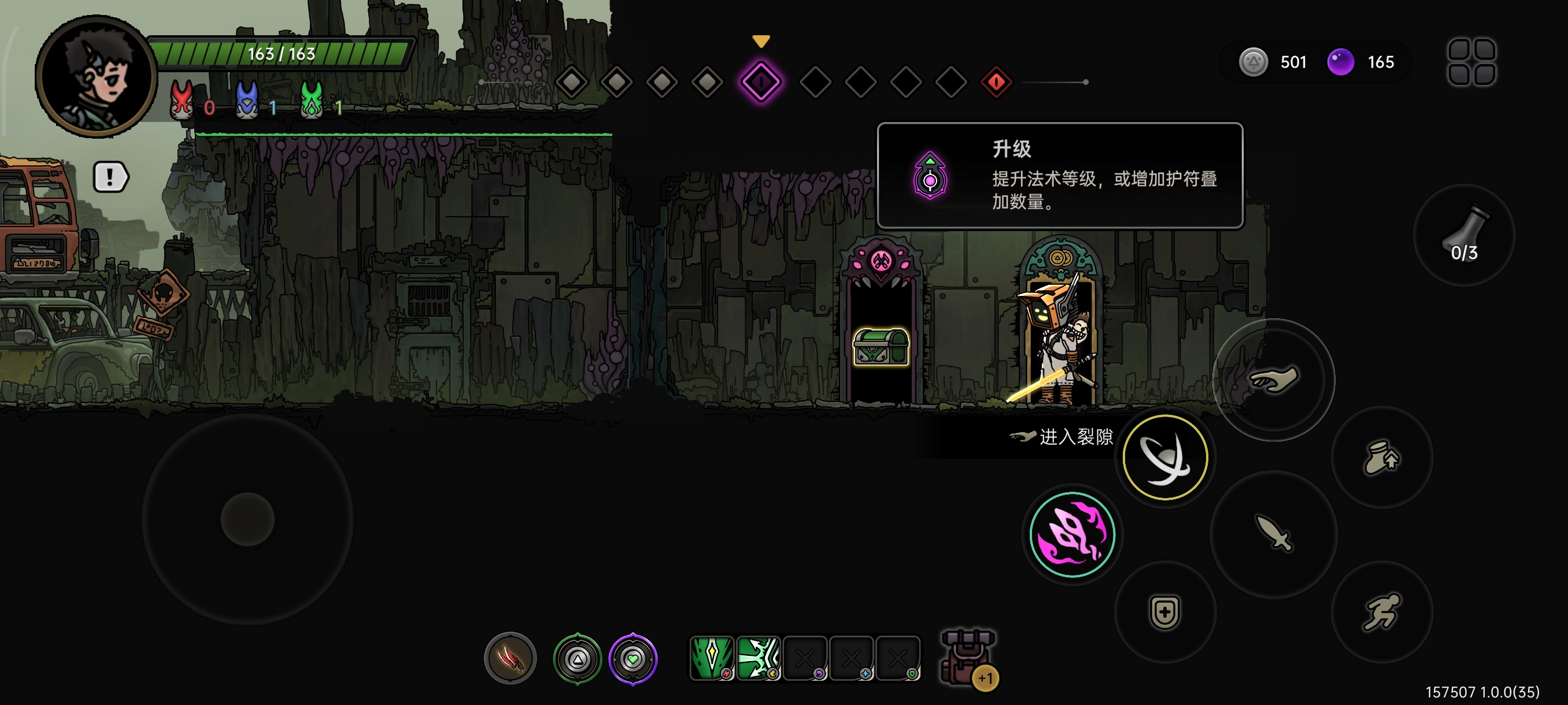Tap the character portrait

point(96,77)
